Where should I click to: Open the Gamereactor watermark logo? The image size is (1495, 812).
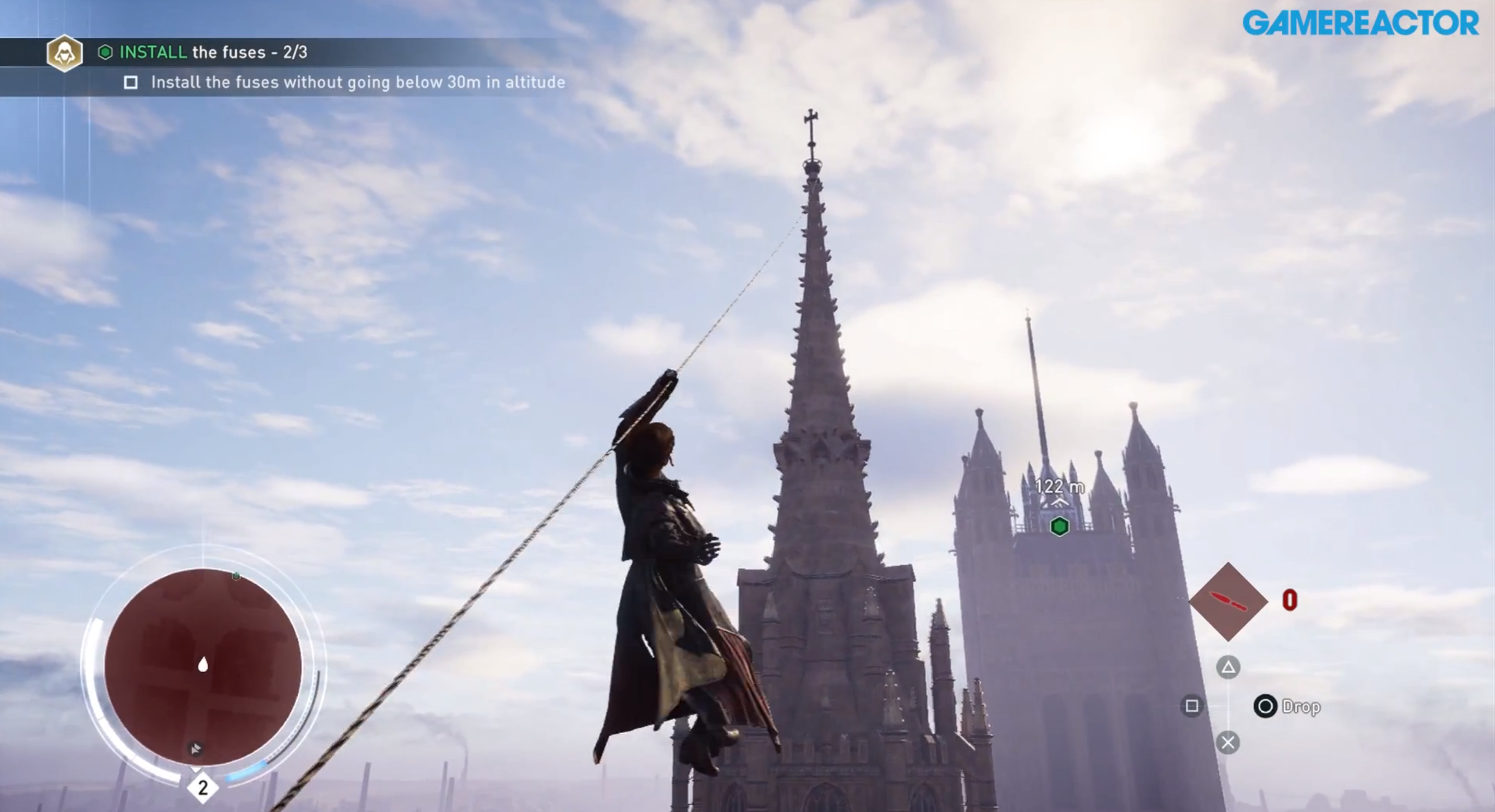coord(1360,23)
